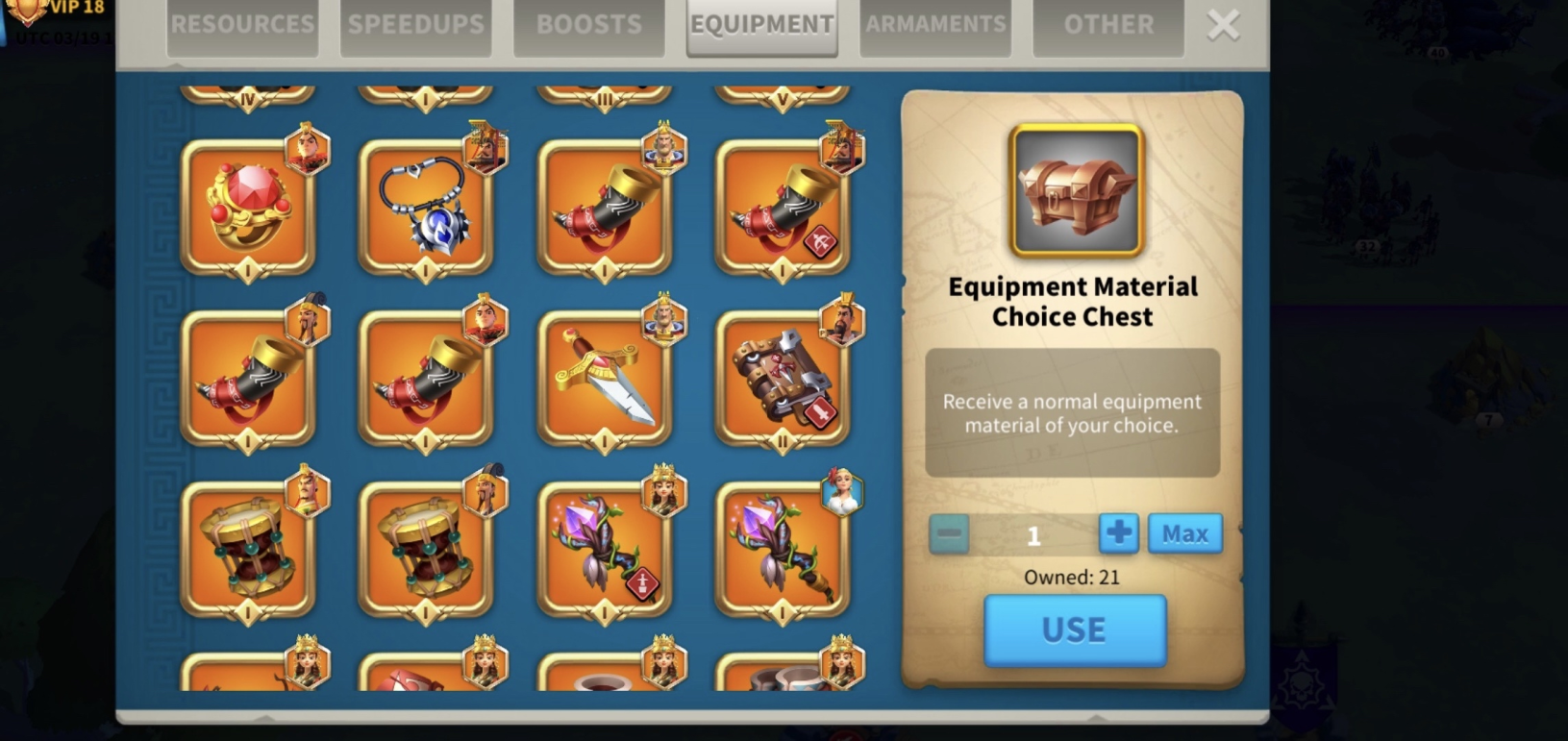Click the Equipment Material Choice Chest icon
This screenshot has height=741, width=1568.
tap(1076, 190)
